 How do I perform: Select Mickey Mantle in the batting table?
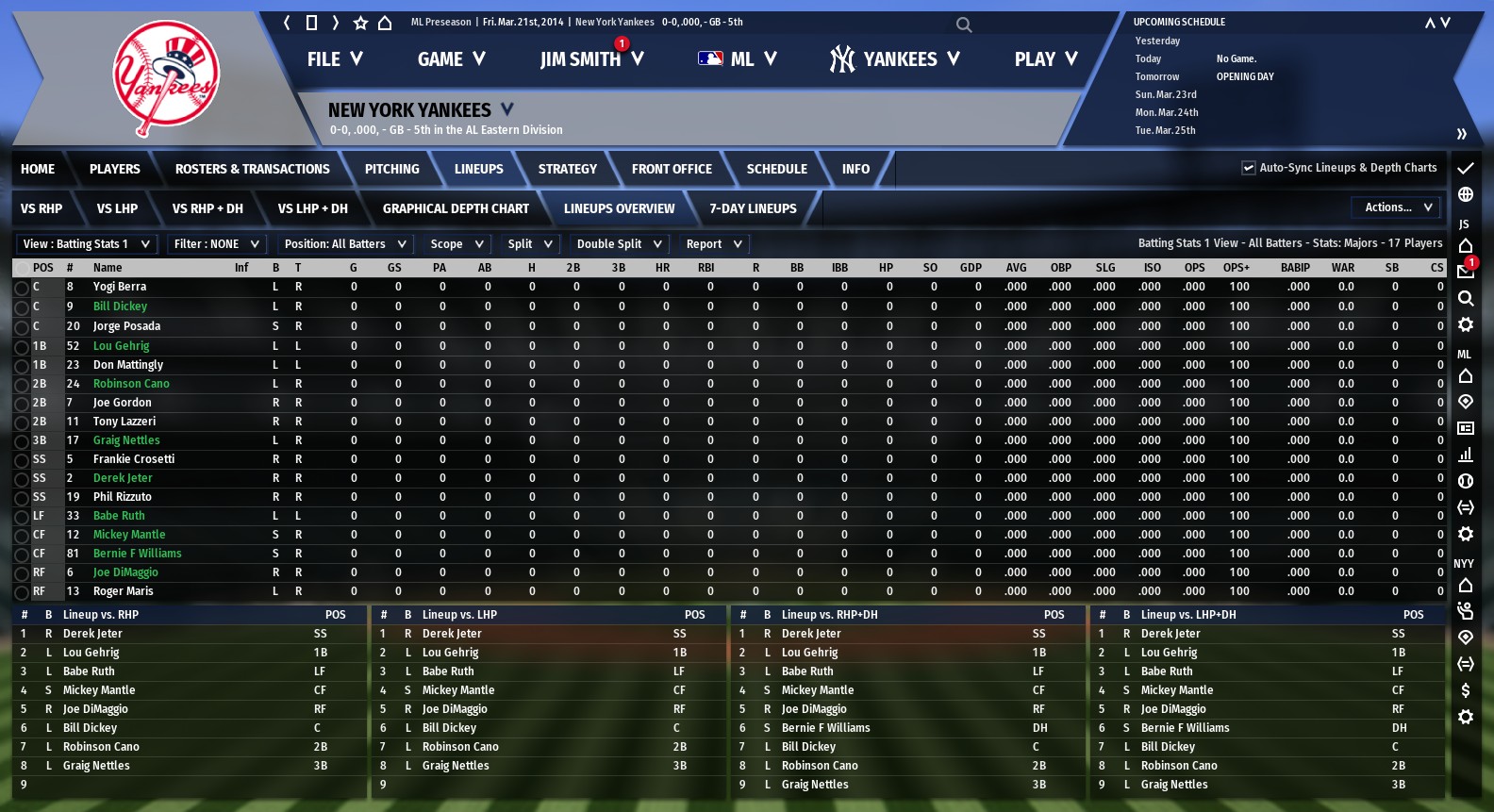point(129,535)
